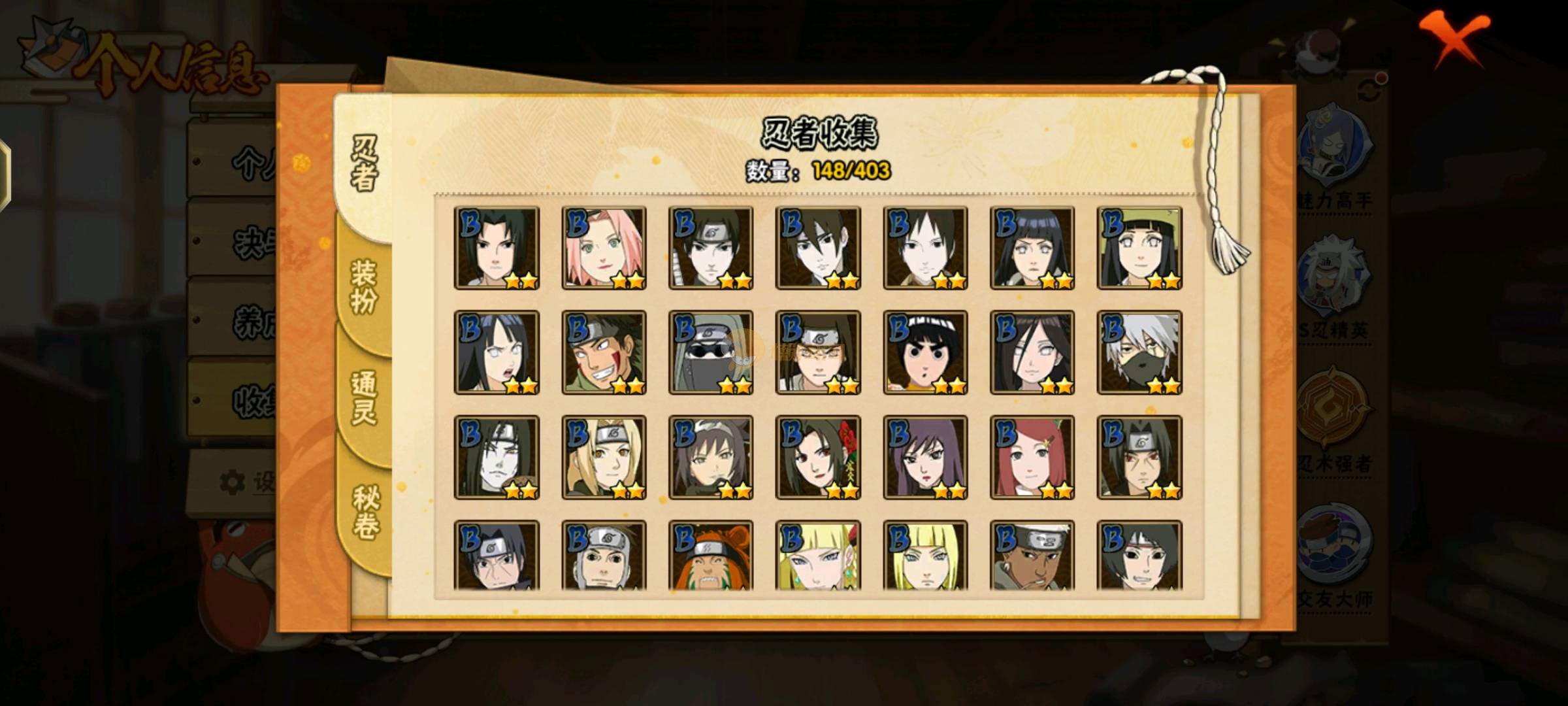
Task: Select the blonde ninja with forehead protector
Action: coord(604,458)
